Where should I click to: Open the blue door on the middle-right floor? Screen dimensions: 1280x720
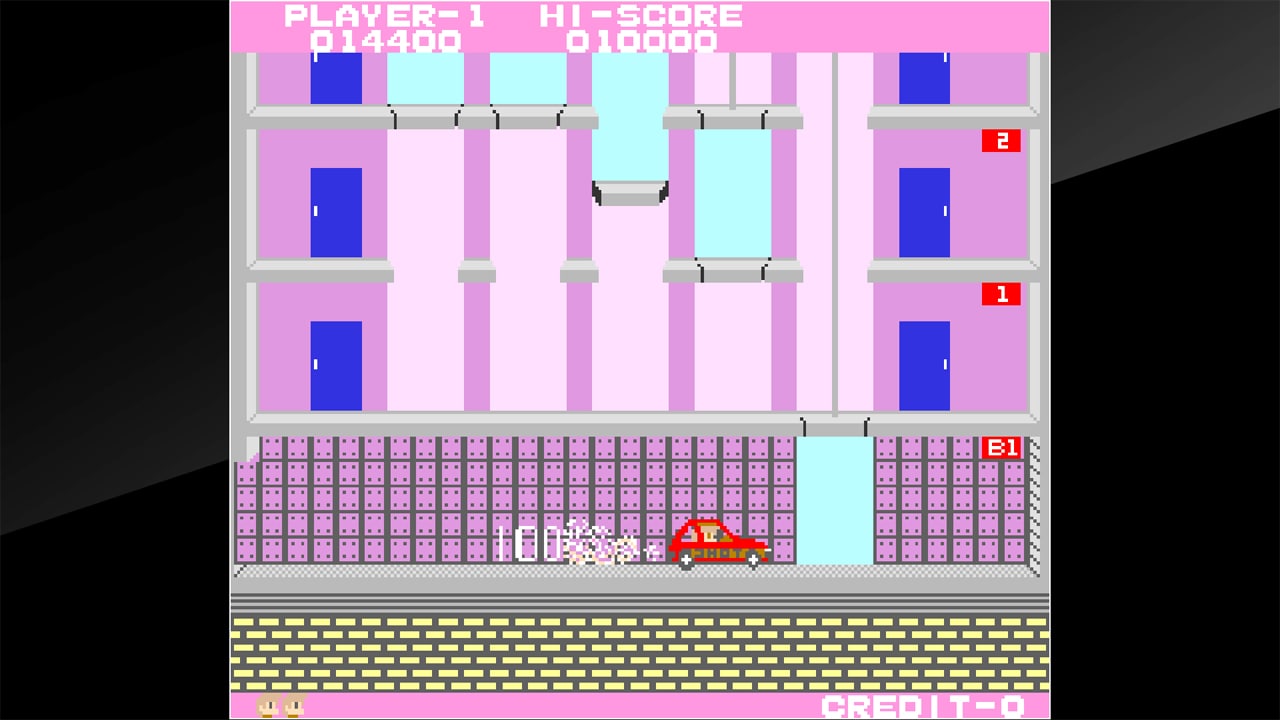(x=923, y=210)
